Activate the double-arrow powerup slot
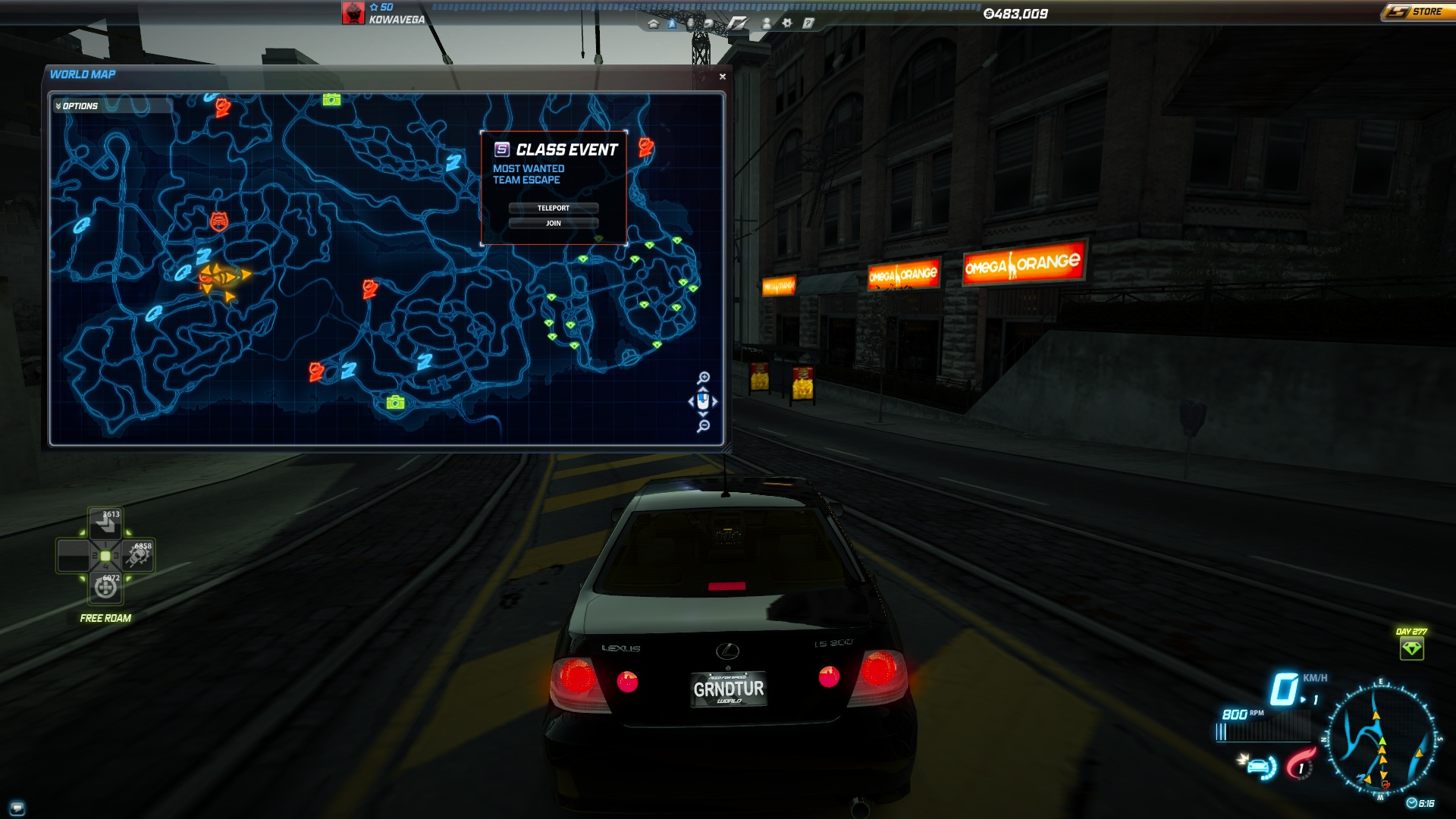Image resolution: width=1456 pixels, height=819 pixels. coord(105,523)
